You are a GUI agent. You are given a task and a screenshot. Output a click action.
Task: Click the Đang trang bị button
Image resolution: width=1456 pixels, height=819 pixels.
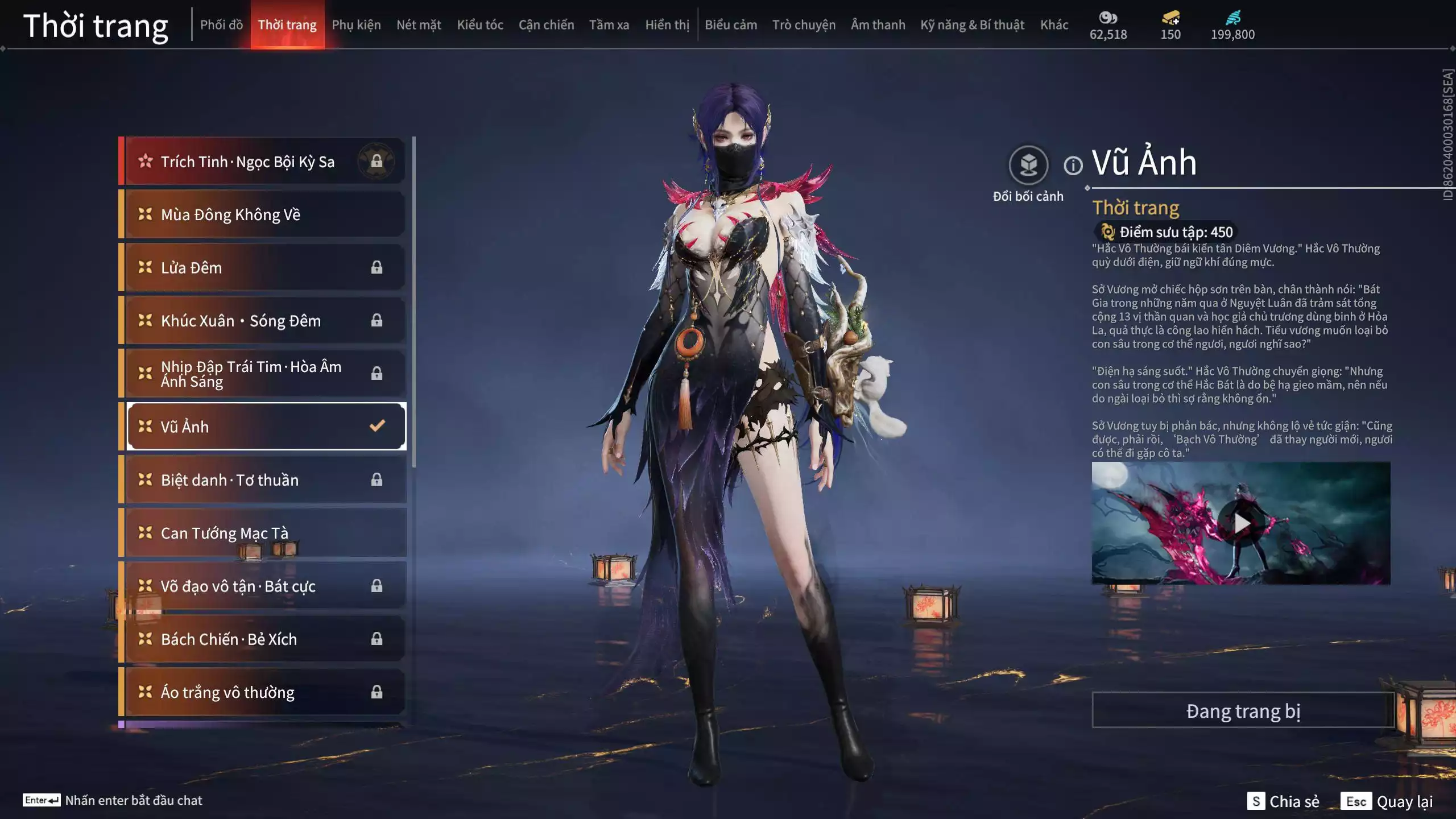pyautogui.click(x=1243, y=711)
